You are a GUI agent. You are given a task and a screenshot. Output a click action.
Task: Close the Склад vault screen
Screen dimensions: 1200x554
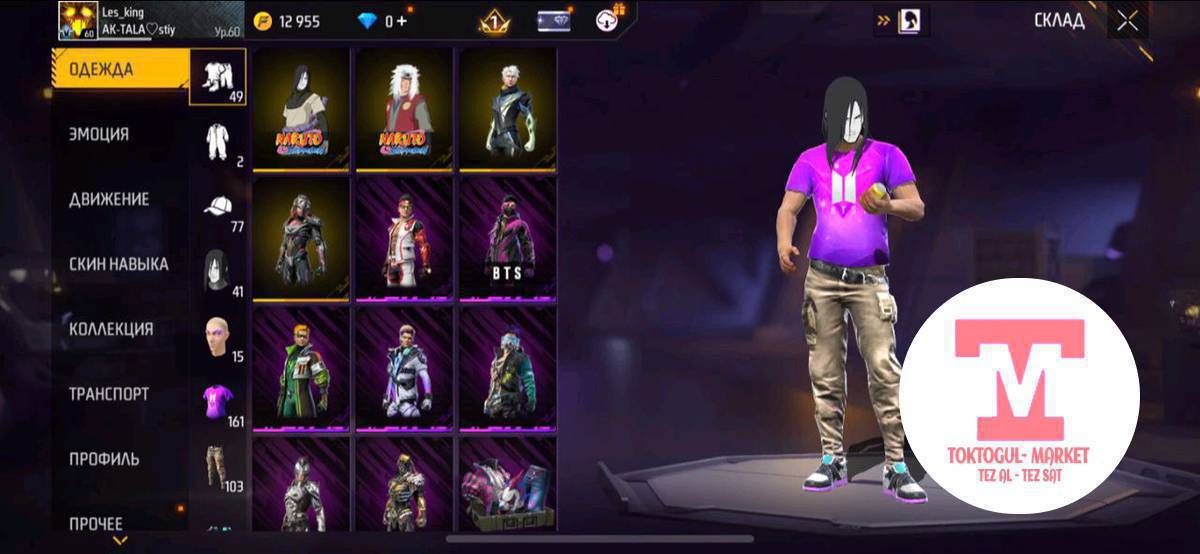[x=1127, y=21]
